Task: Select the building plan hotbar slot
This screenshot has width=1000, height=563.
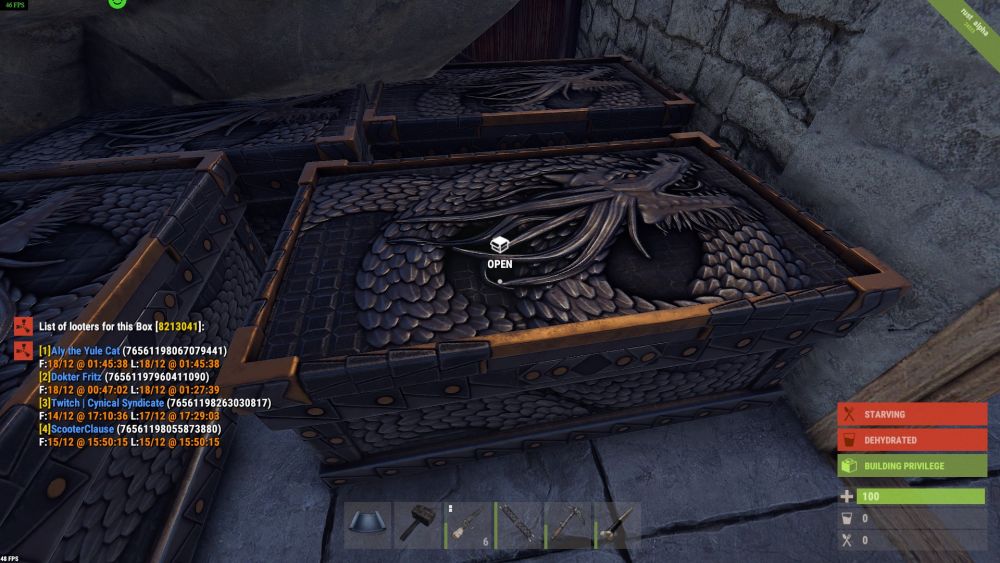Action: tap(369, 525)
